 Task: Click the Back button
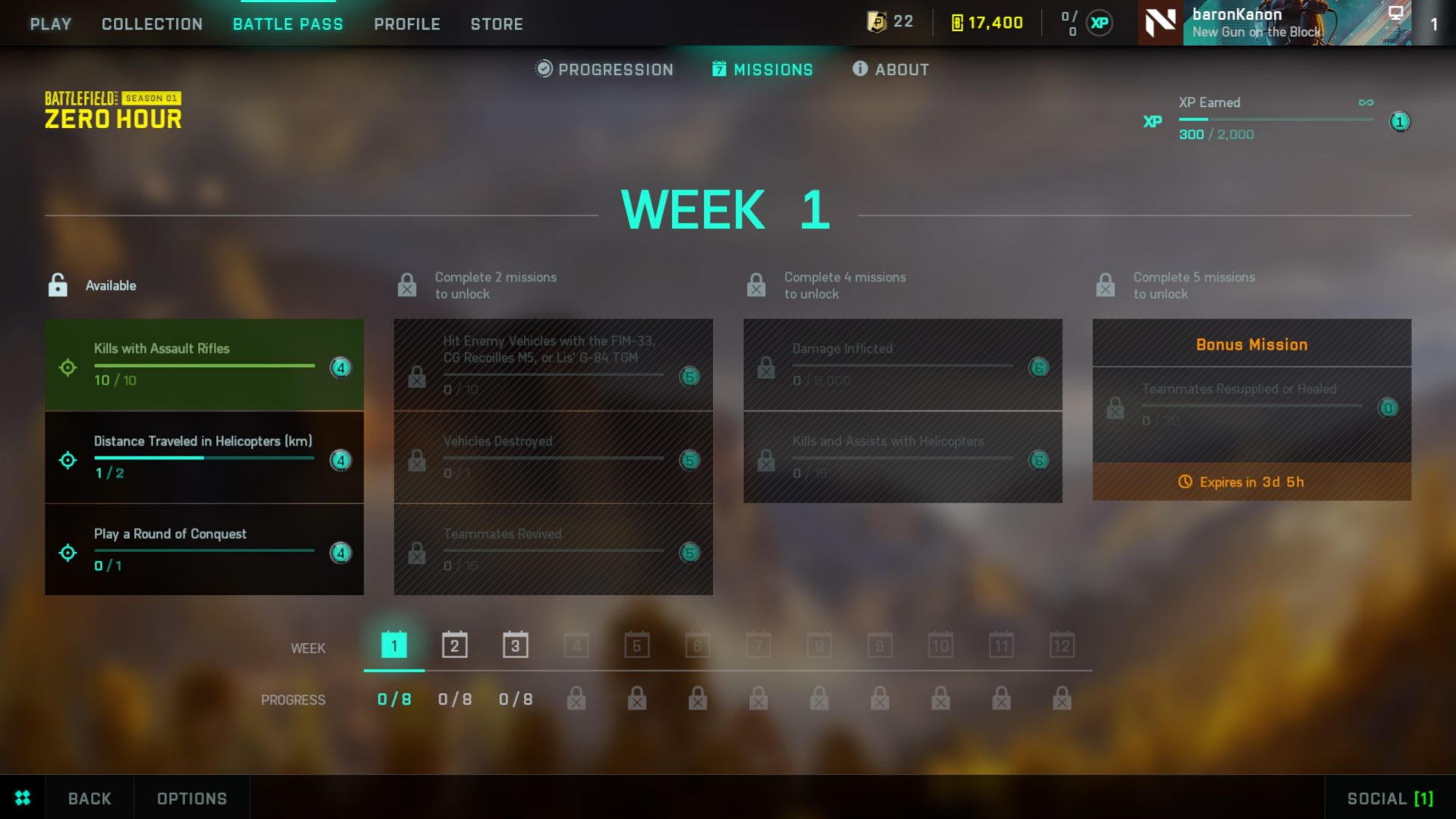[x=89, y=798]
